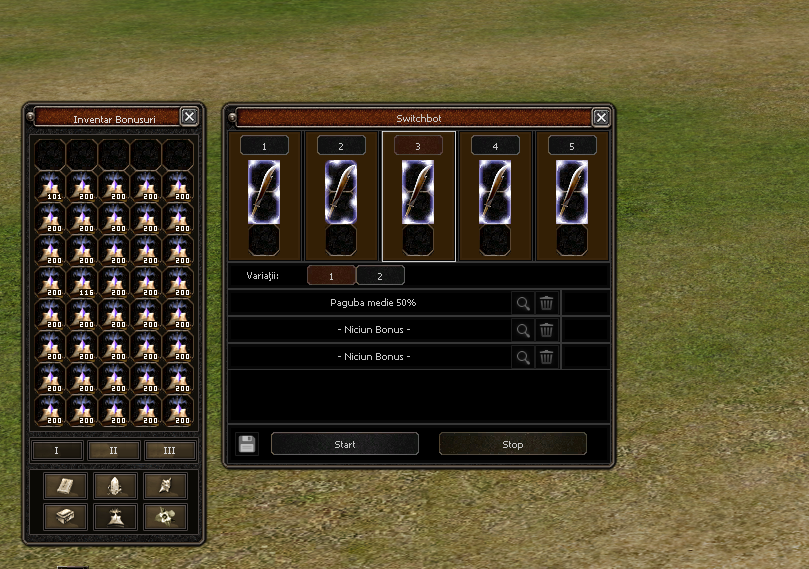Click the treasure chest category button
This screenshot has height=569, width=809.
pos(65,516)
